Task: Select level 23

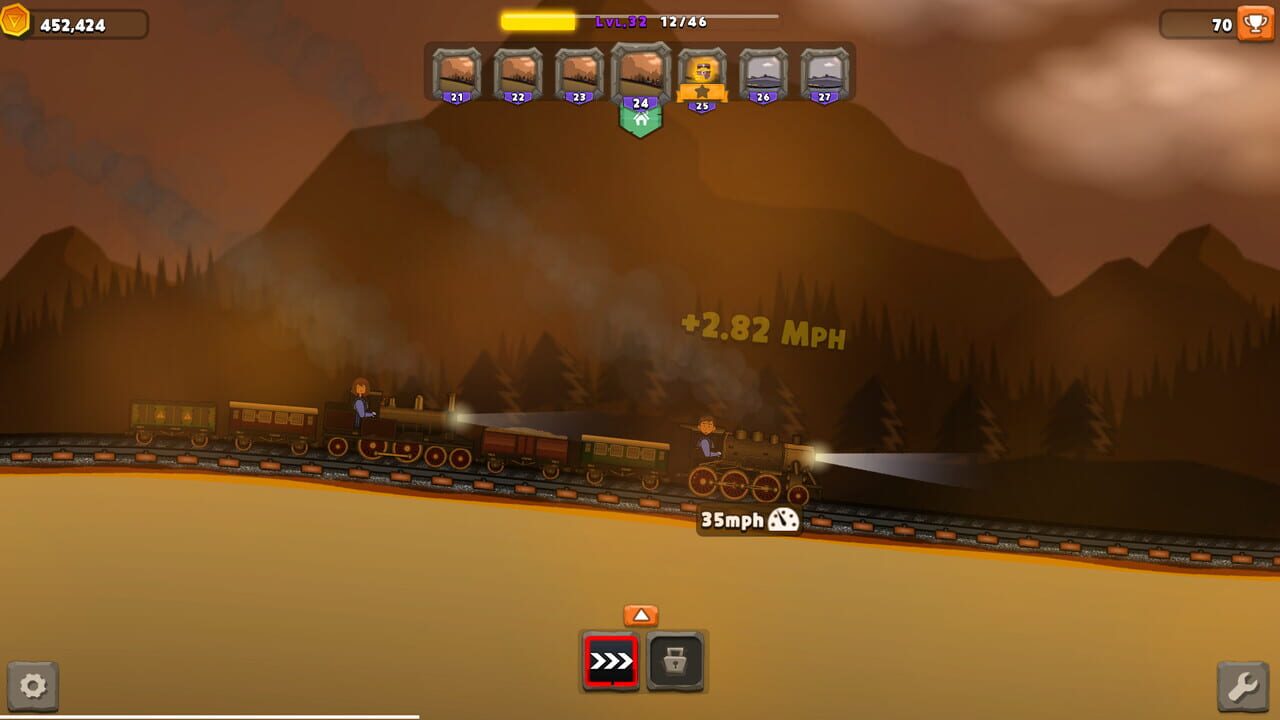Action: tap(578, 74)
